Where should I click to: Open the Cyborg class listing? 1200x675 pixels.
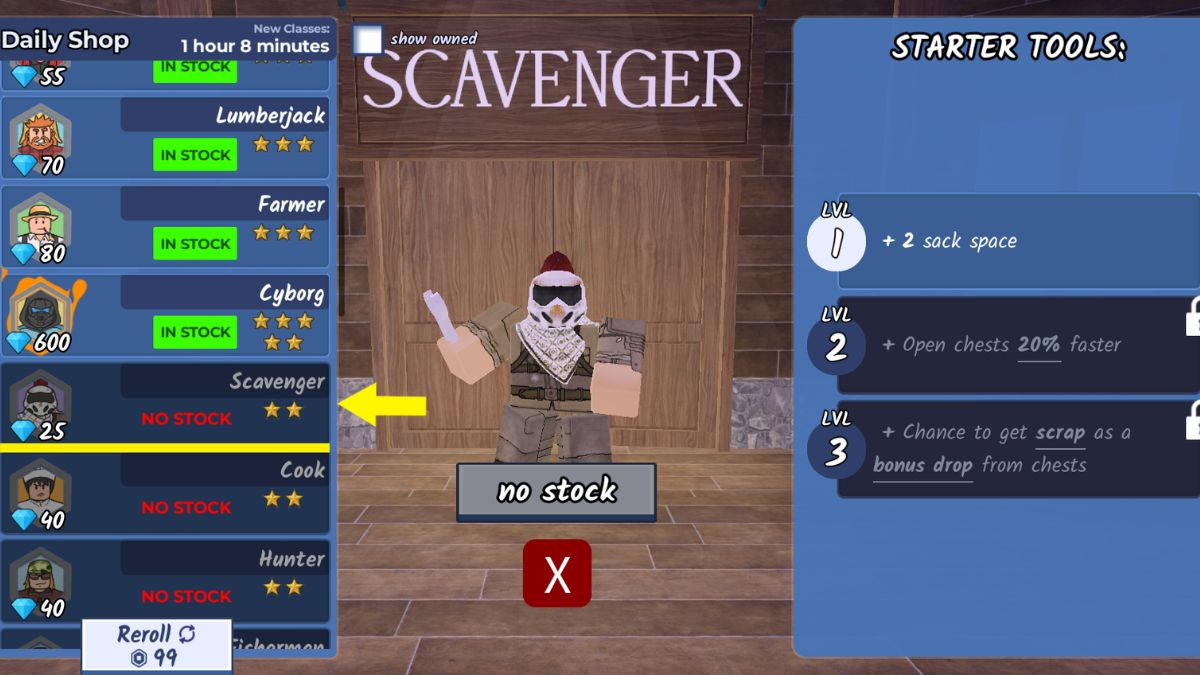tap(166, 316)
